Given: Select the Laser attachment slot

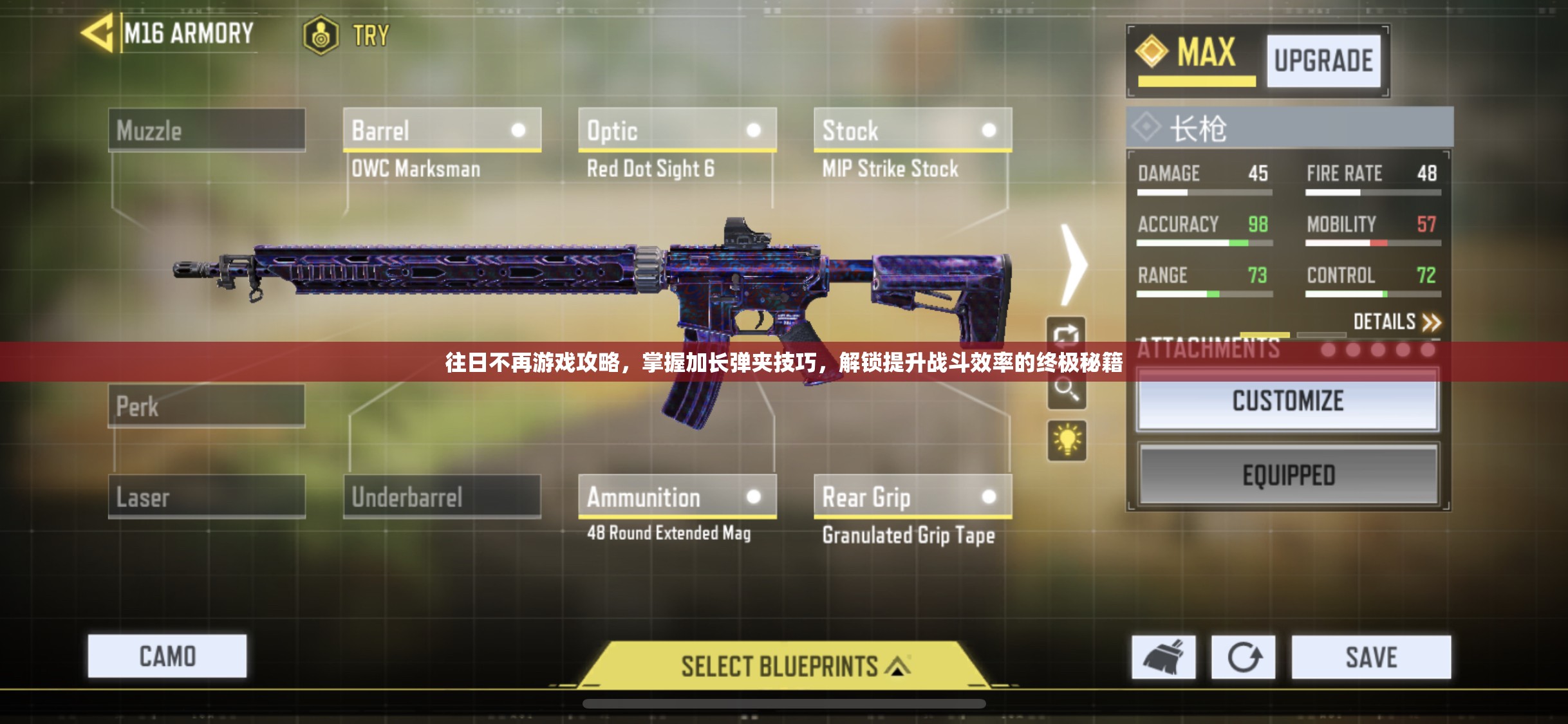Looking at the screenshot, I should click(207, 497).
